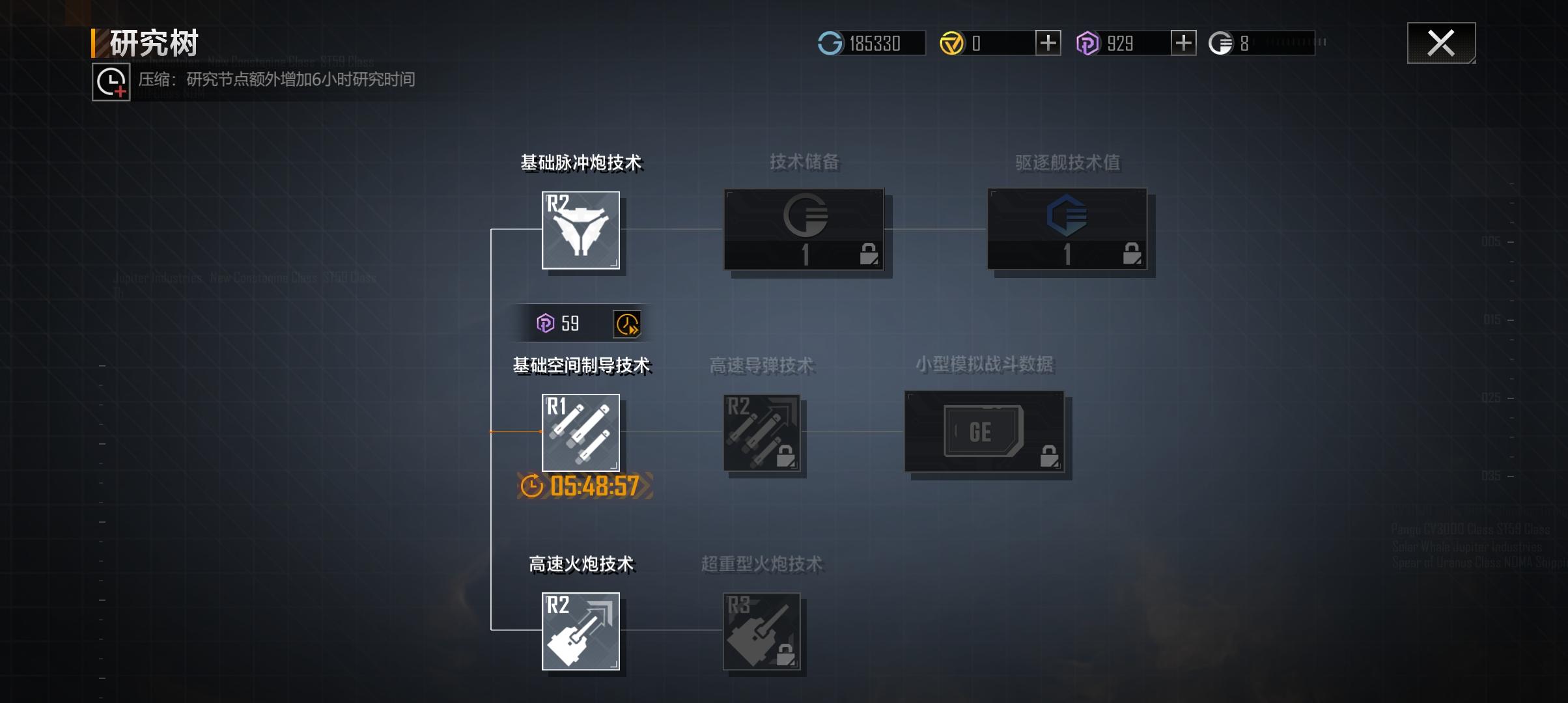Select the locked 超重型火炮技术 node
The width and height of the screenshot is (1568, 703).
point(763,631)
